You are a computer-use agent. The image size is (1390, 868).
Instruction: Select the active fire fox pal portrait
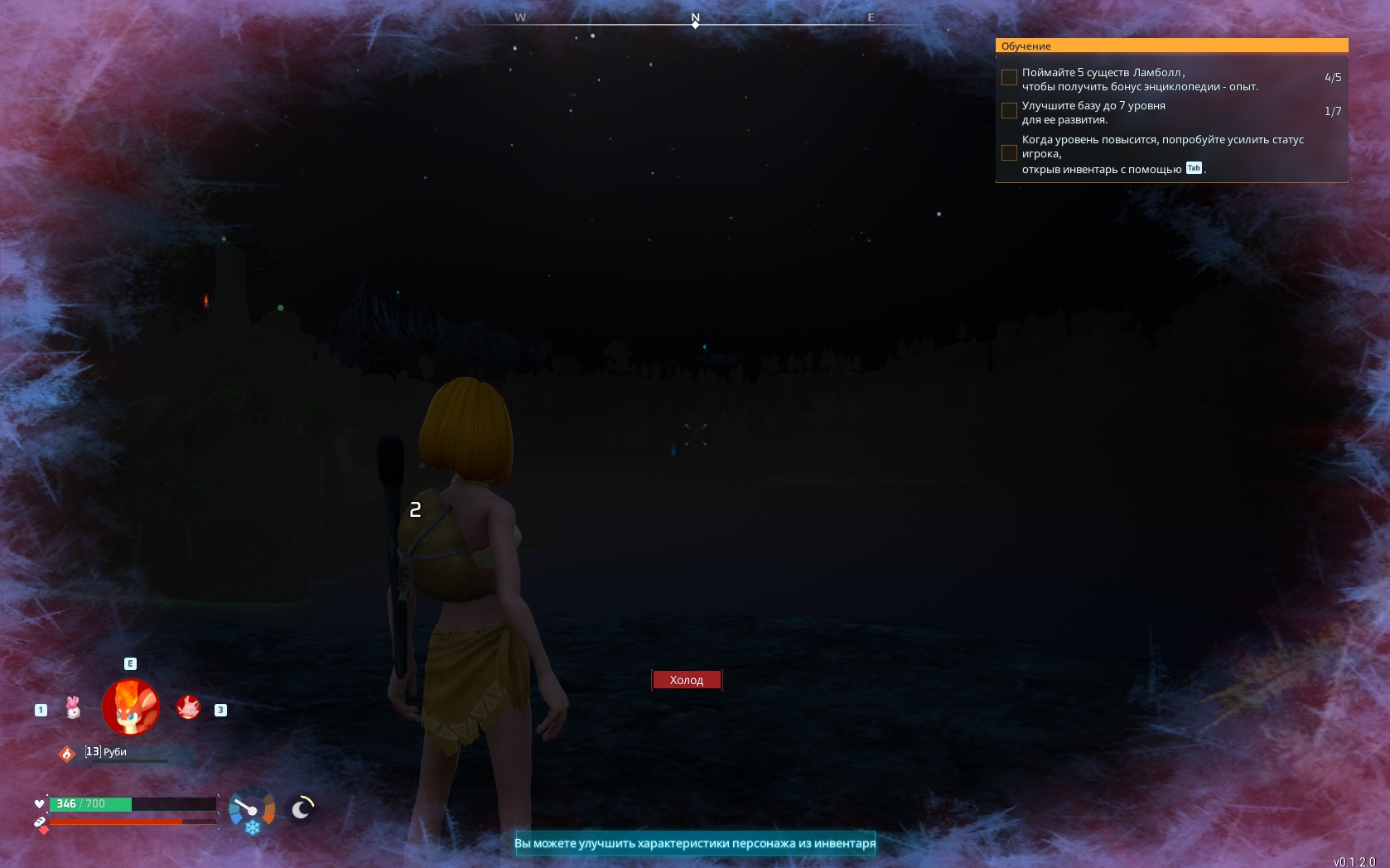(131, 707)
